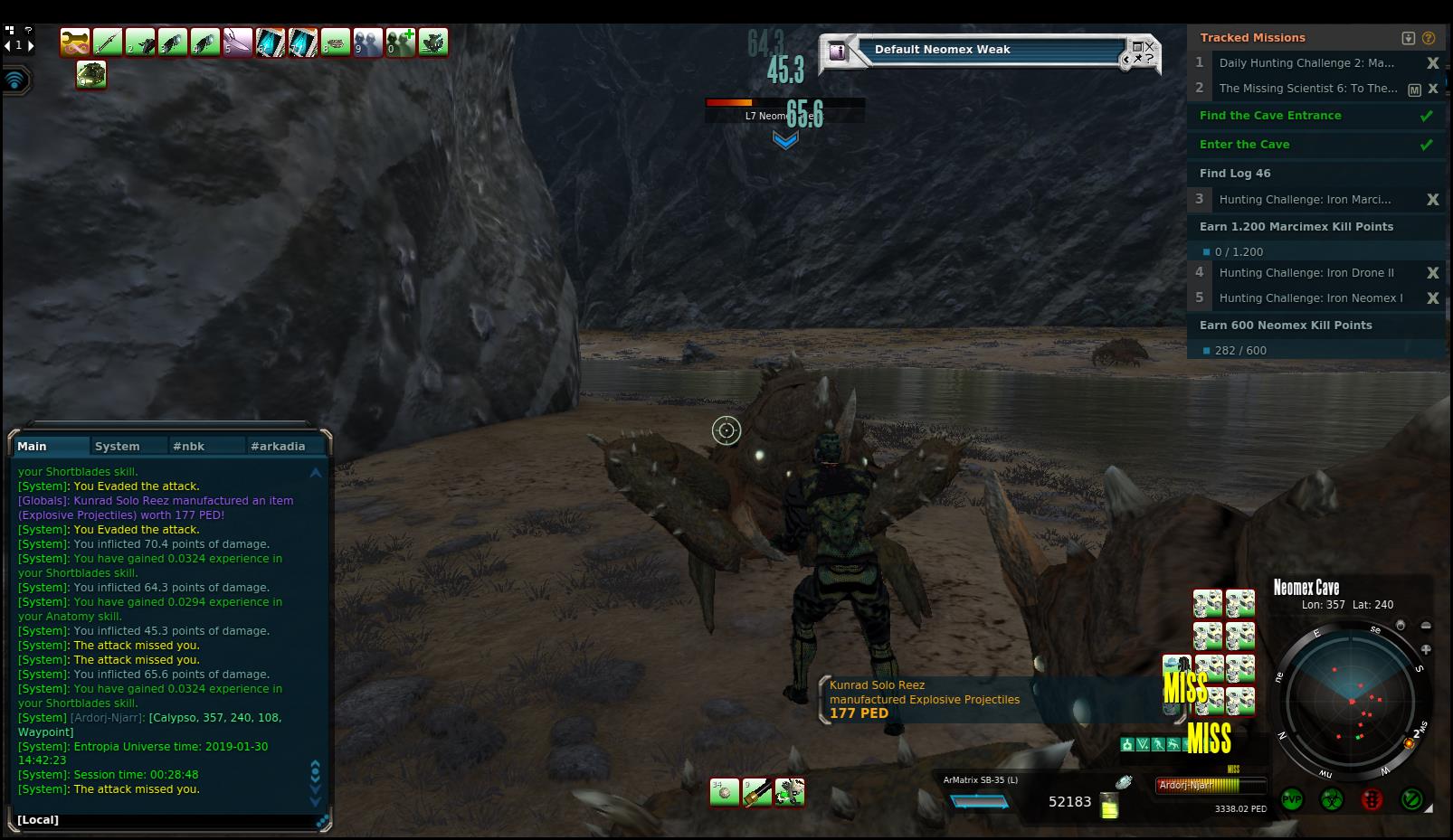Select the #arkadia chat tab
This screenshot has height=840, width=1453.
pos(278,447)
